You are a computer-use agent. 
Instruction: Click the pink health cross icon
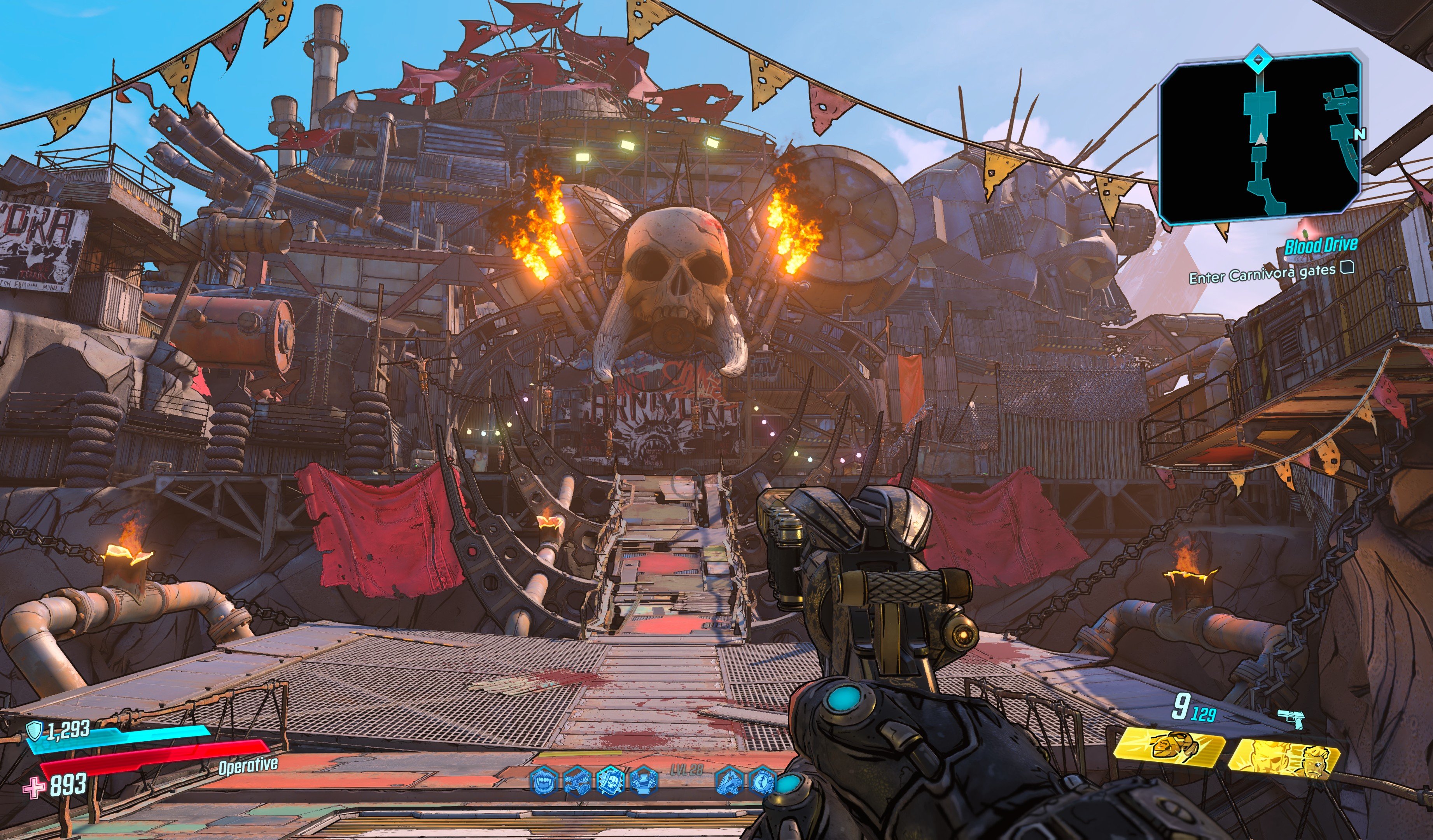click(33, 787)
